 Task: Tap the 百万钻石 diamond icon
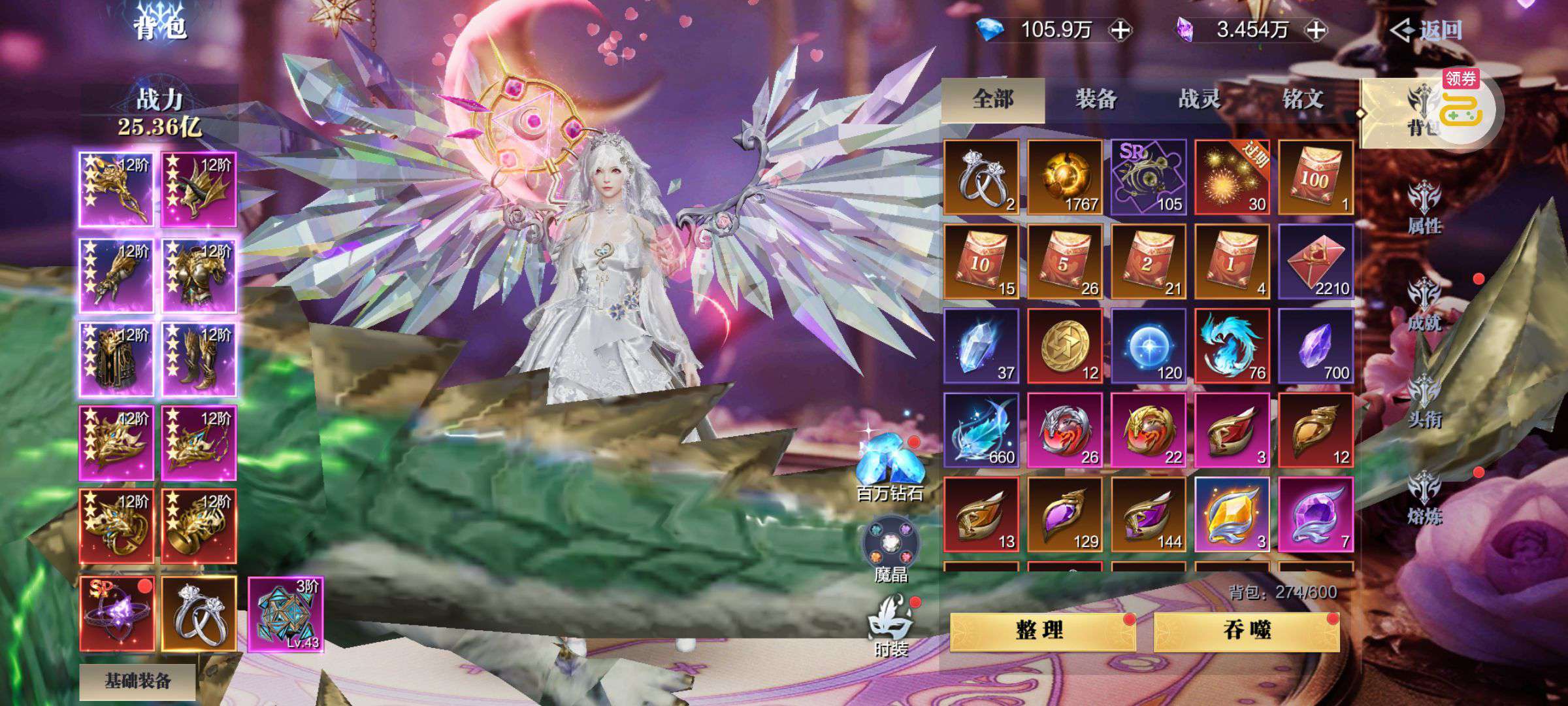[890, 467]
